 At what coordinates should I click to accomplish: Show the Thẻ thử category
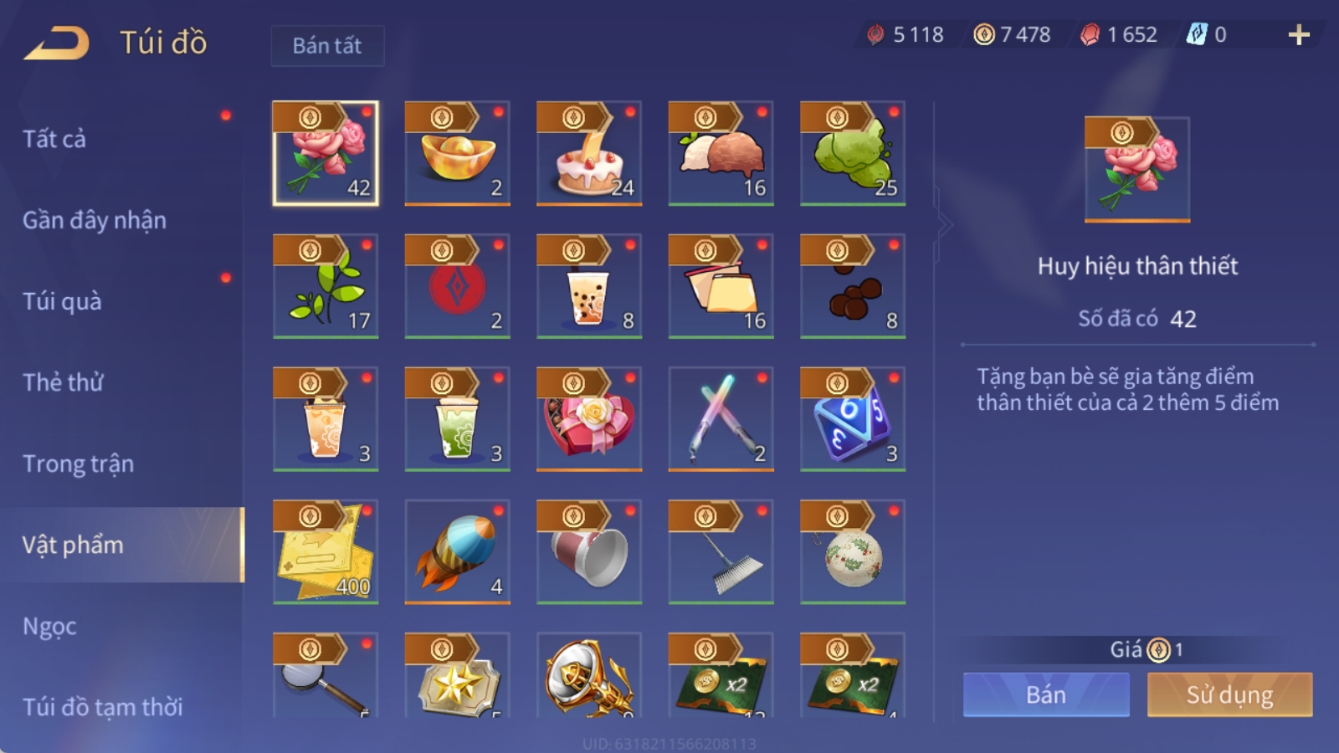[63, 382]
